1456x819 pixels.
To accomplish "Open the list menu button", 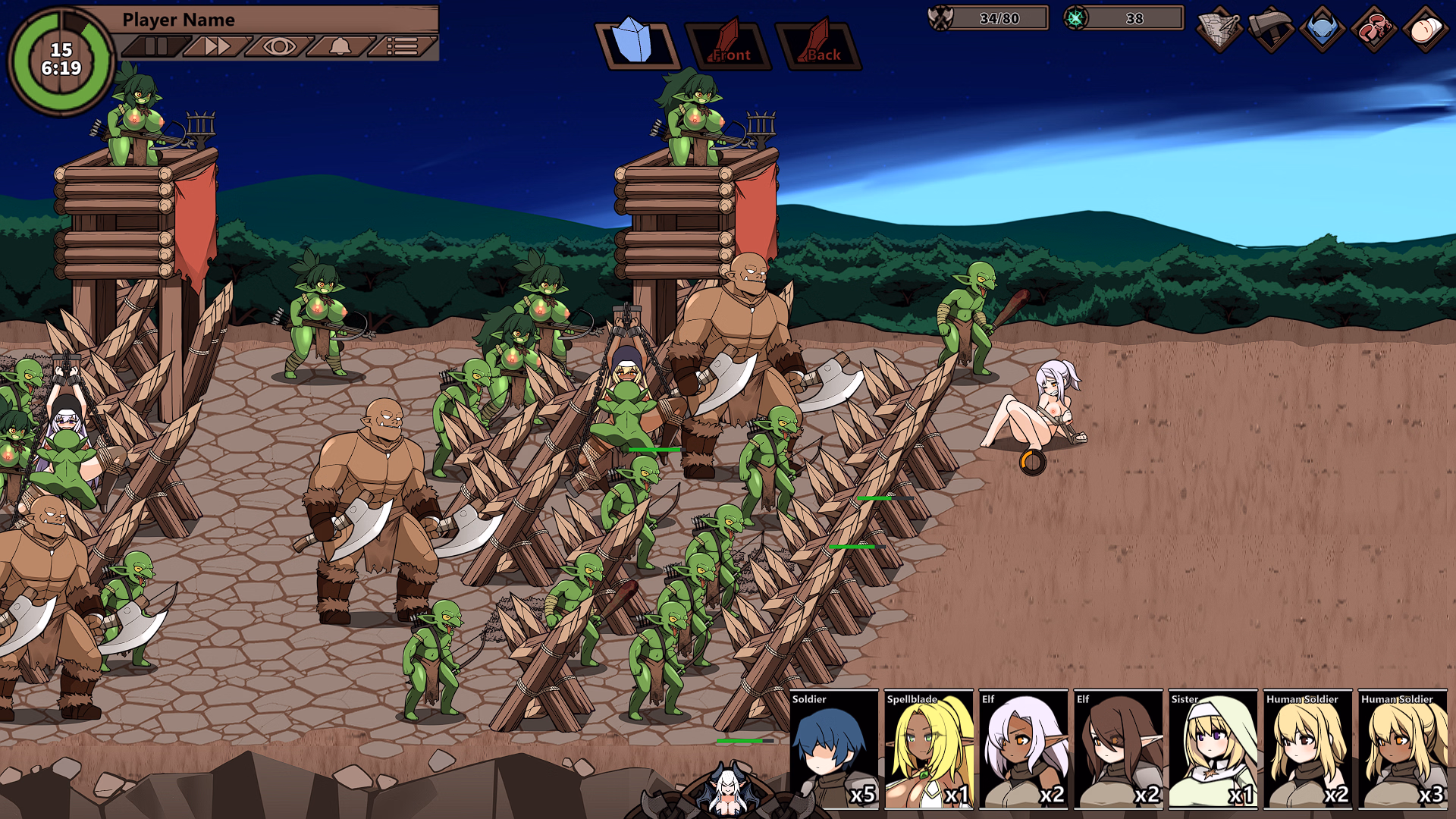I will [x=402, y=46].
